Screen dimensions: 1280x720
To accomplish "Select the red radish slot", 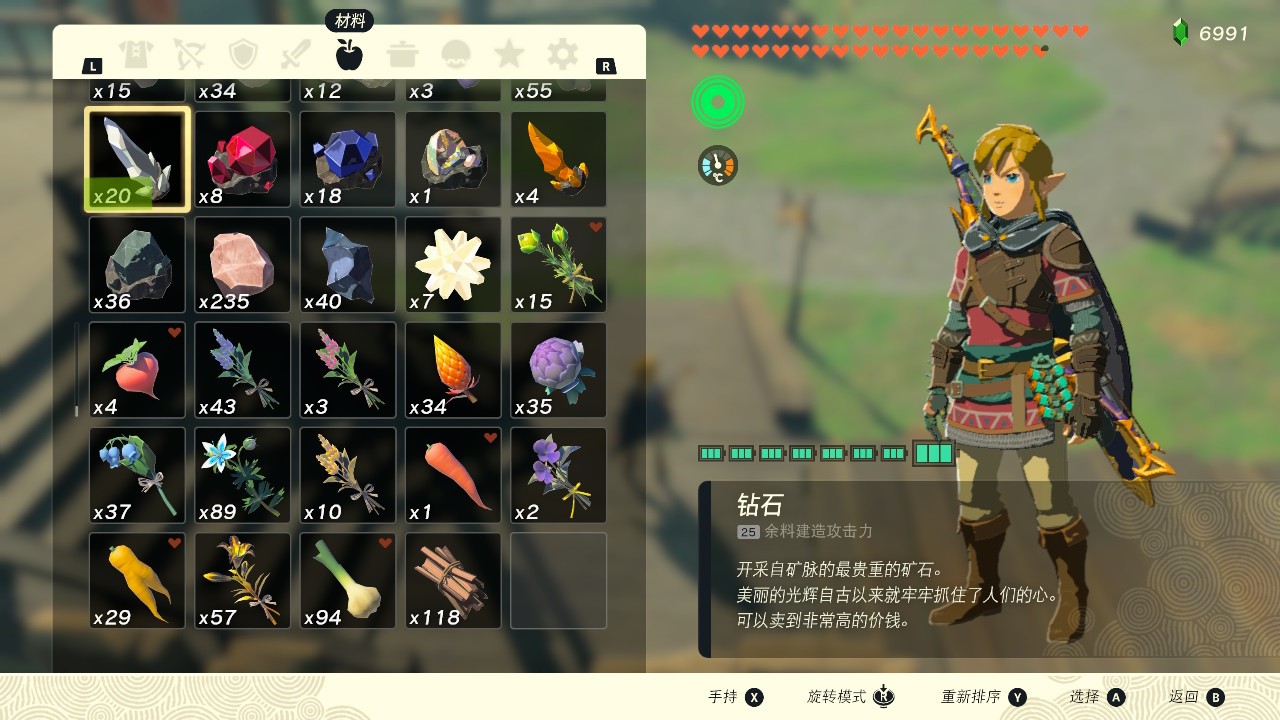I will (137, 370).
